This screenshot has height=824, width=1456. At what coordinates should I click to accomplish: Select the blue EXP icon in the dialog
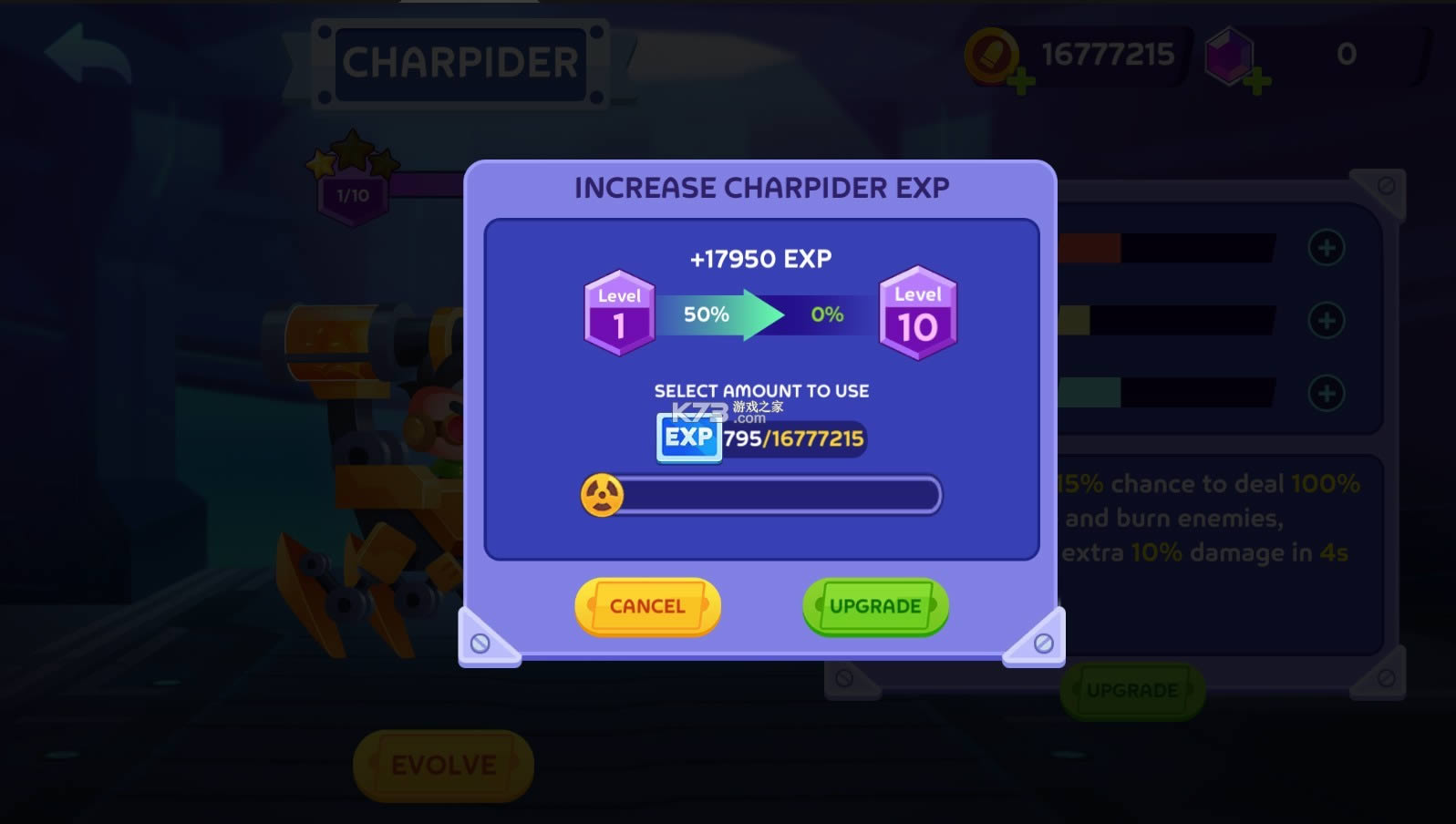click(687, 438)
